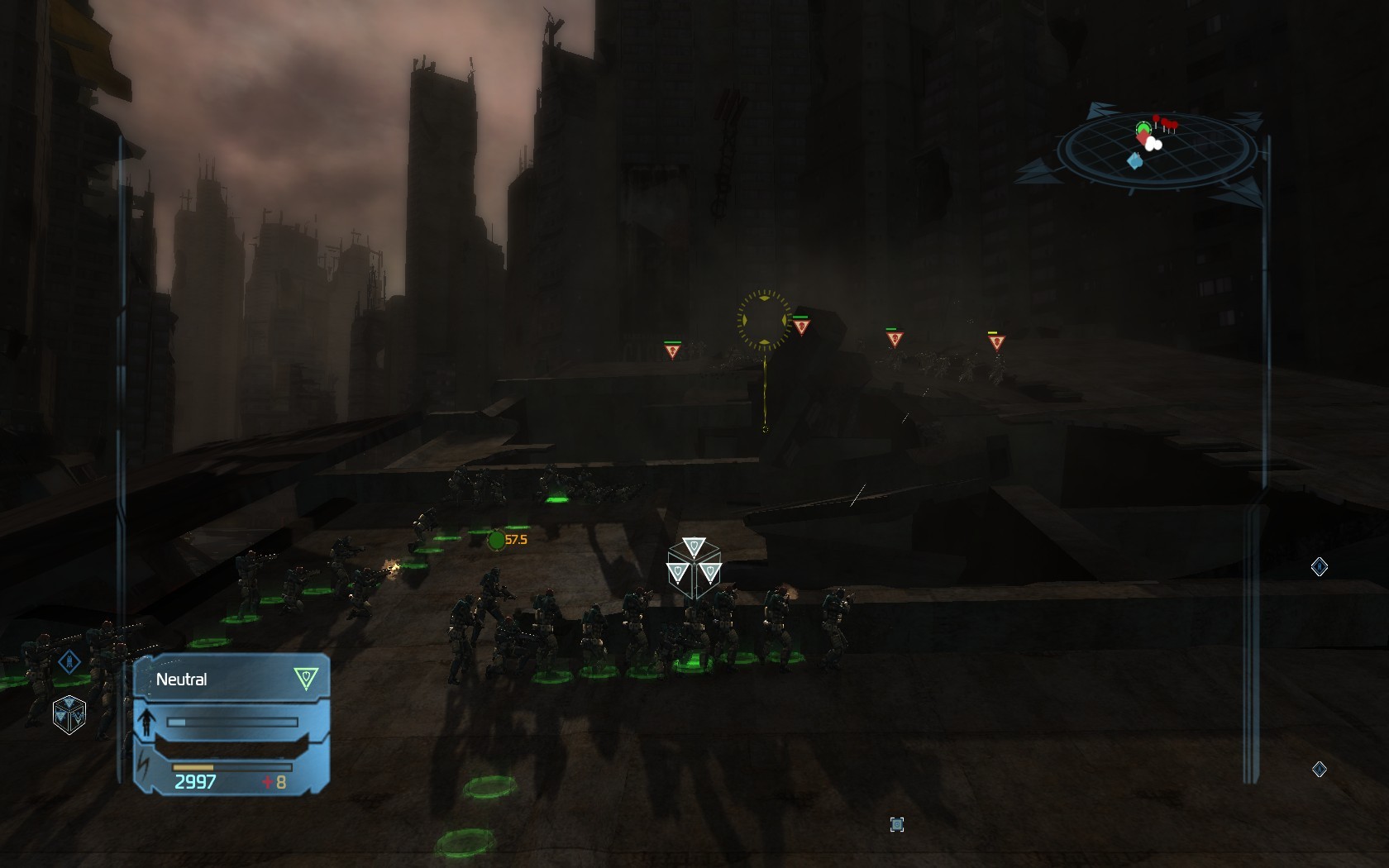This screenshot has width=1389, height=868.
Task: Target the leftmost red enemy triangle marker
Action: (672, 351)
